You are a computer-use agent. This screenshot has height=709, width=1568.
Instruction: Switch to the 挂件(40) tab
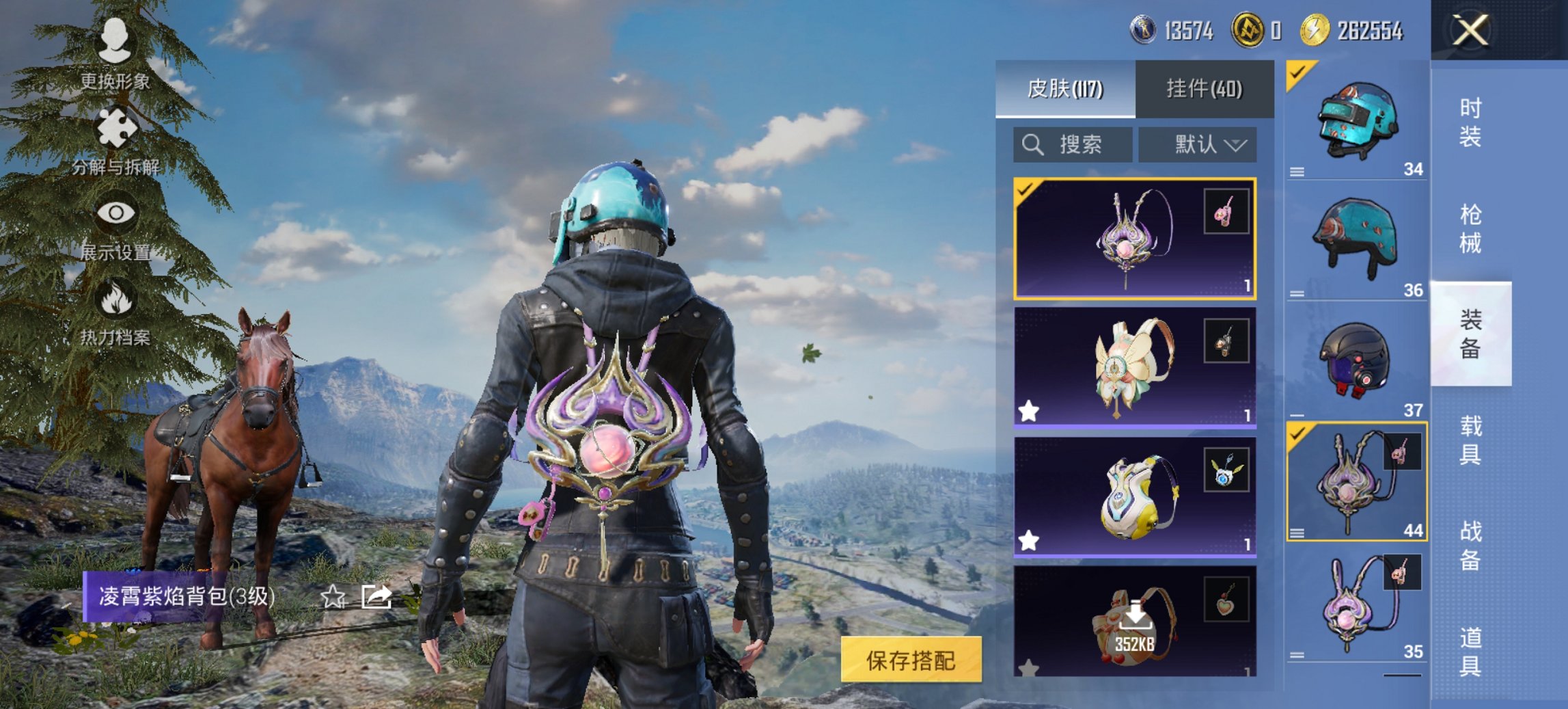[x=1205, y=90]
